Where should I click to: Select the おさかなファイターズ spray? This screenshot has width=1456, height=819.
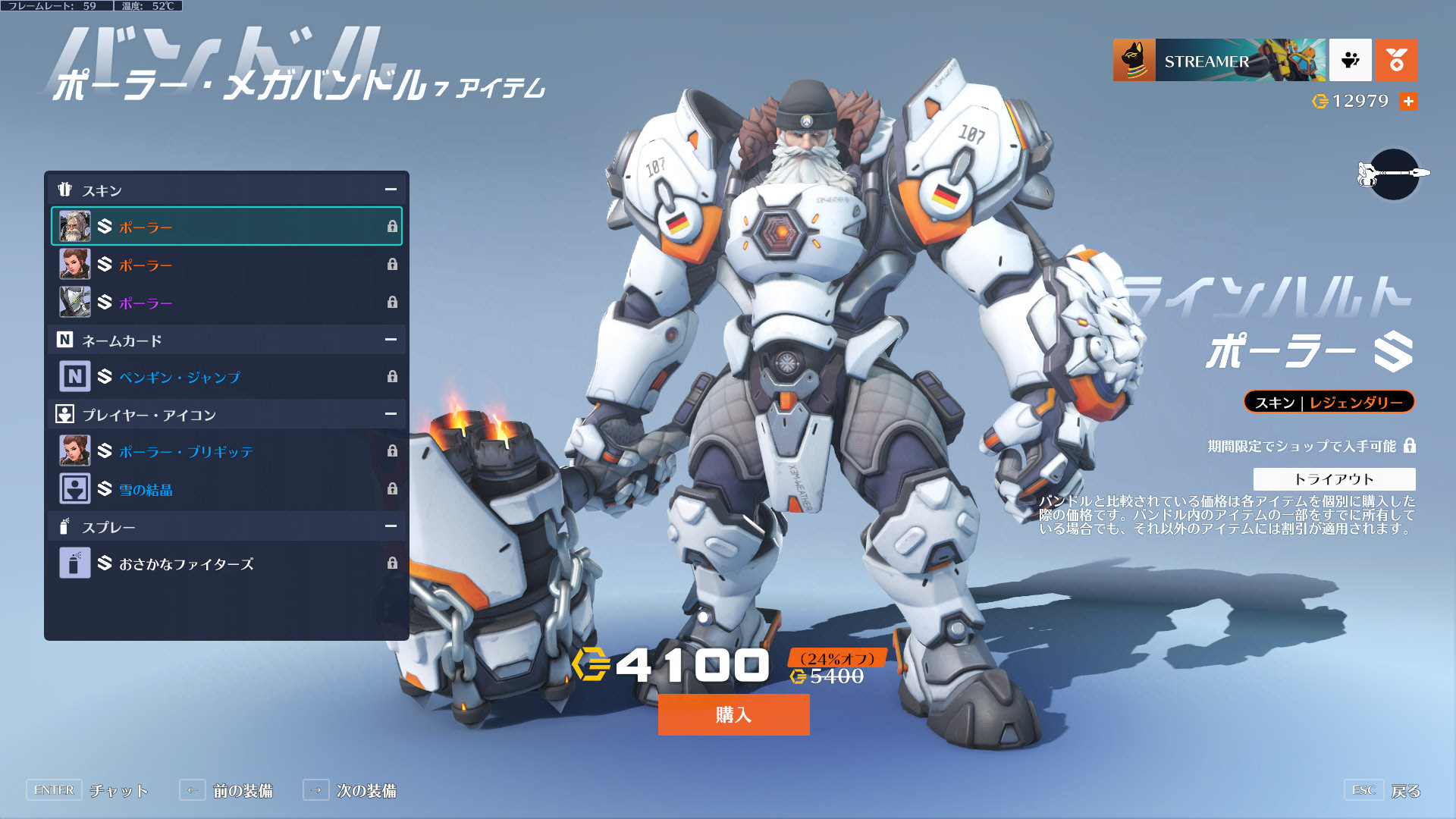226,563
